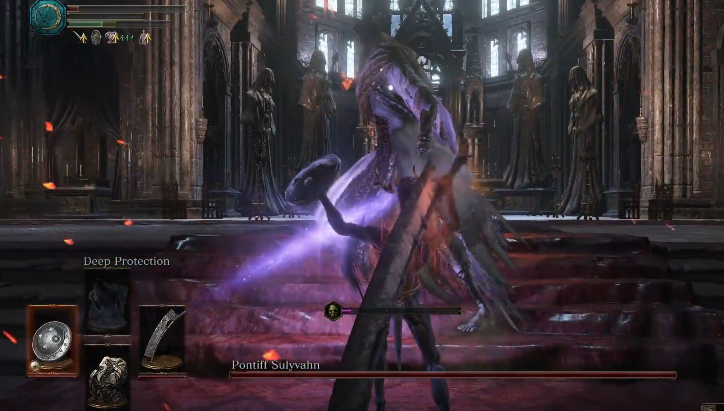Image resolution: width=724 pixels, height=411 pixels.
Task: Click the skull icon above boss bar
Action: pos(333,311)
